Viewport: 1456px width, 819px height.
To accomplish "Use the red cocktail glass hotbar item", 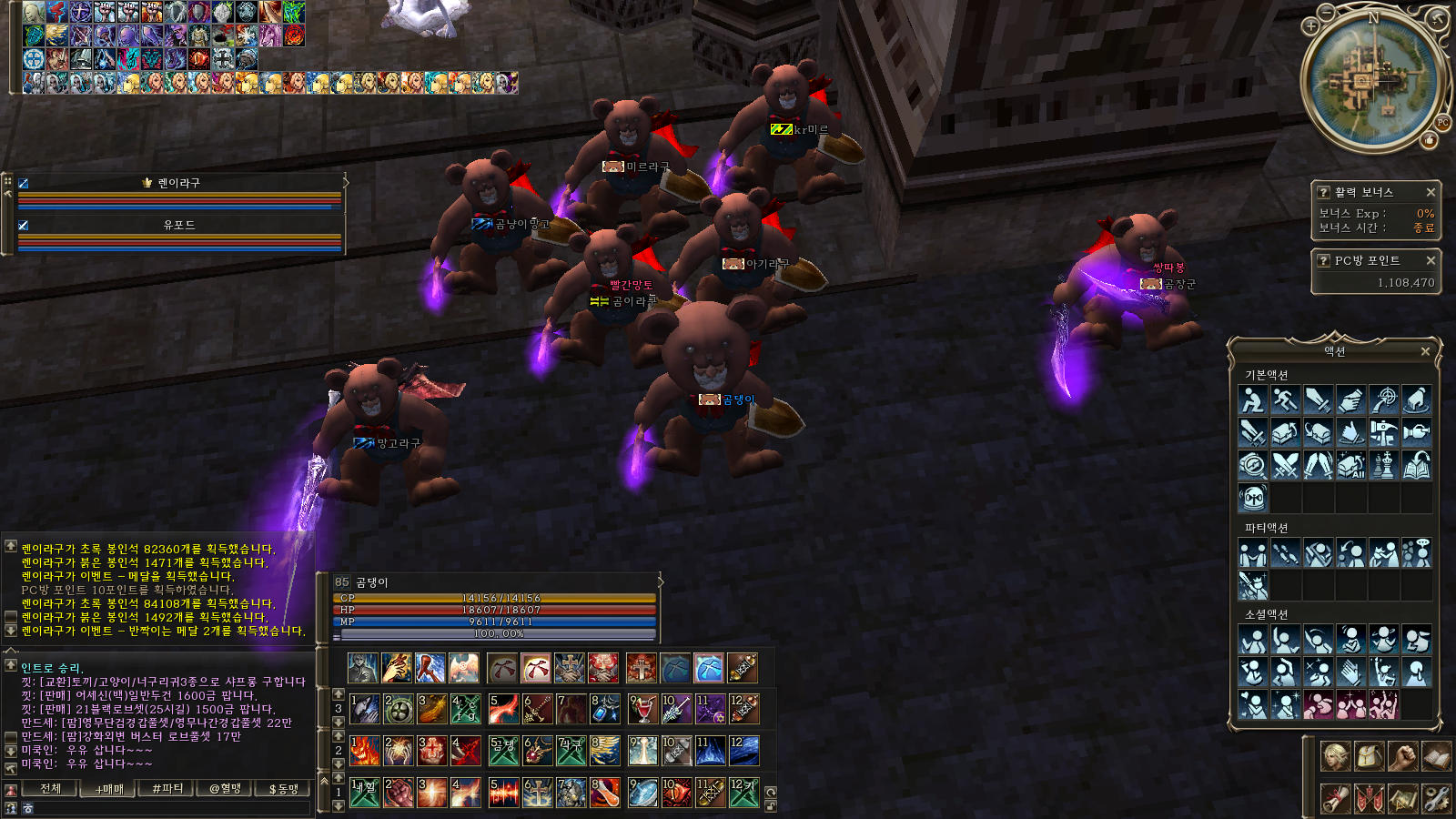I will 642,709.
